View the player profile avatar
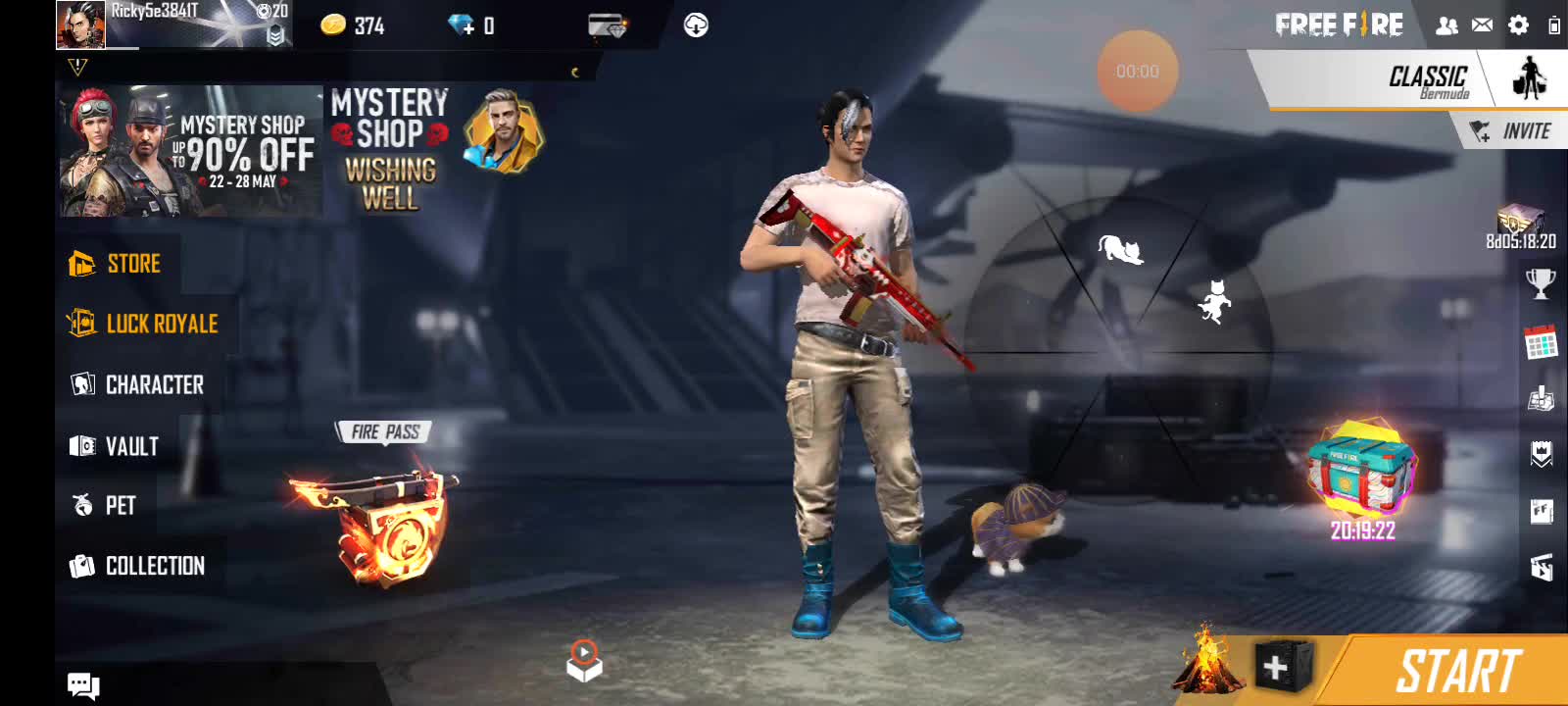 tap(80, 25)
